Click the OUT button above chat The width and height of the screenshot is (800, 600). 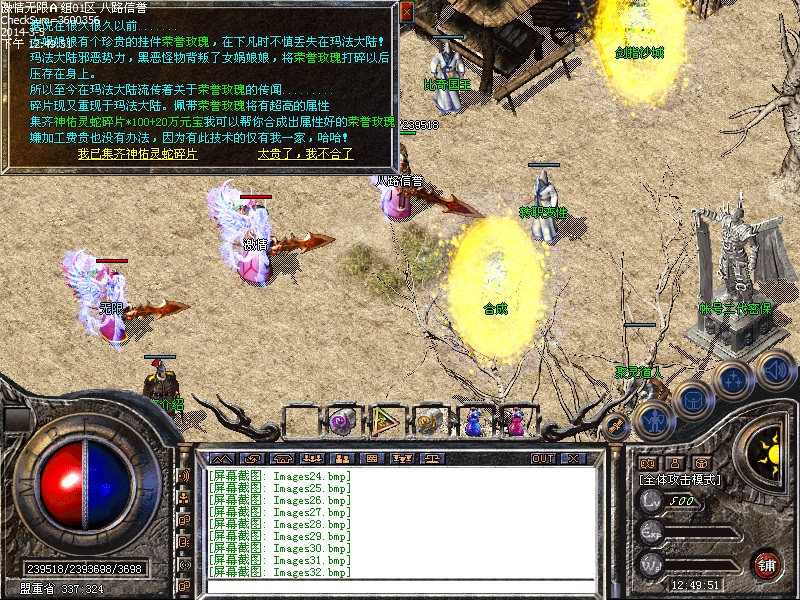click(543, 458)
